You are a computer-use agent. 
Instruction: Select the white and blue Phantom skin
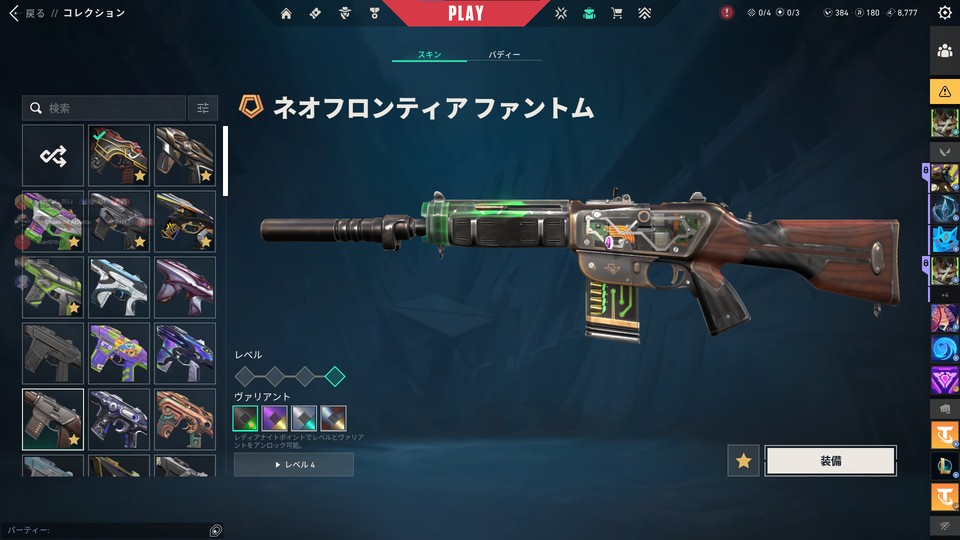tap(119, 287)
